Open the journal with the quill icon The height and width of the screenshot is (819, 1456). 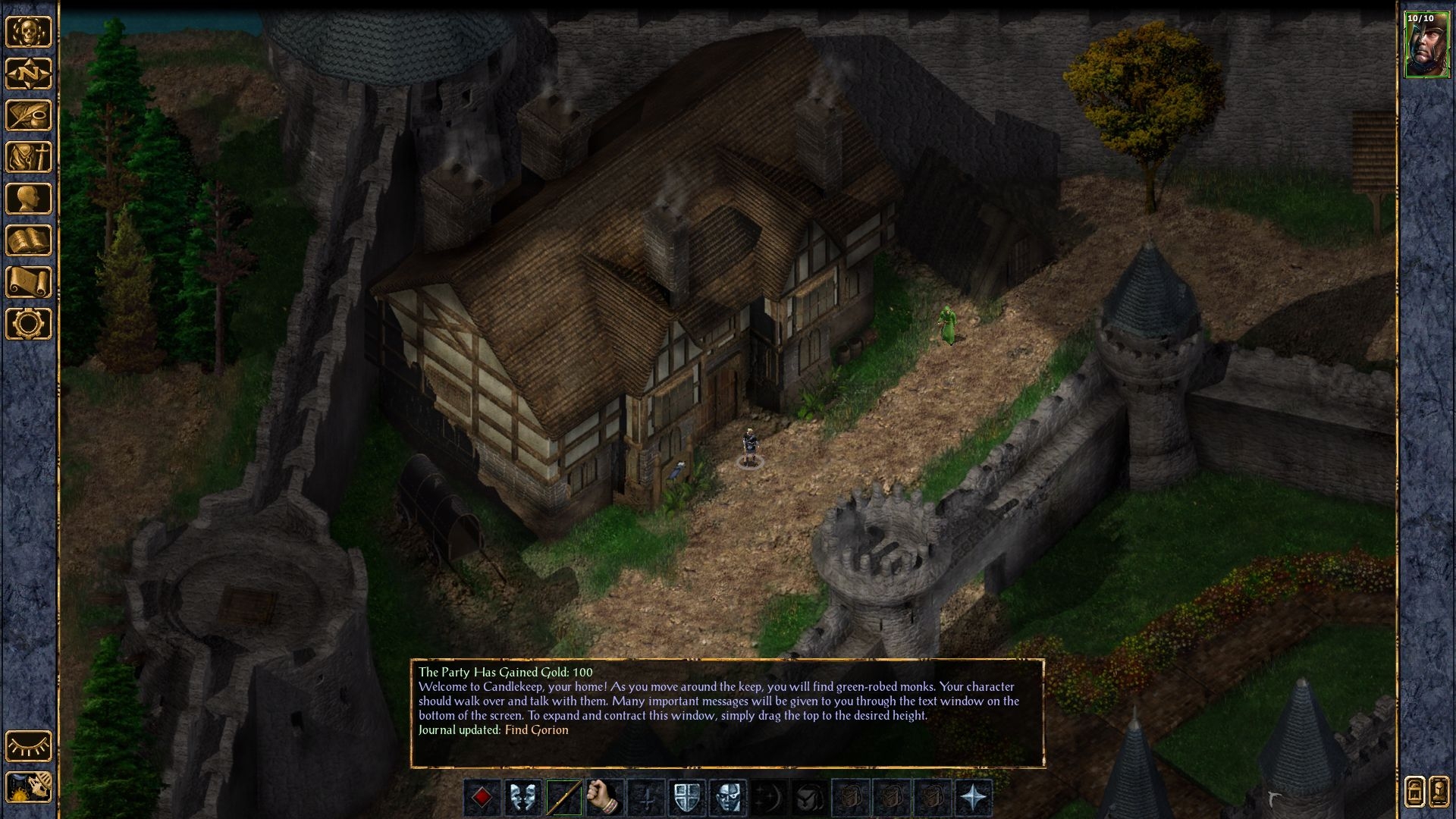pyautogui.click(x=29, y=115)
